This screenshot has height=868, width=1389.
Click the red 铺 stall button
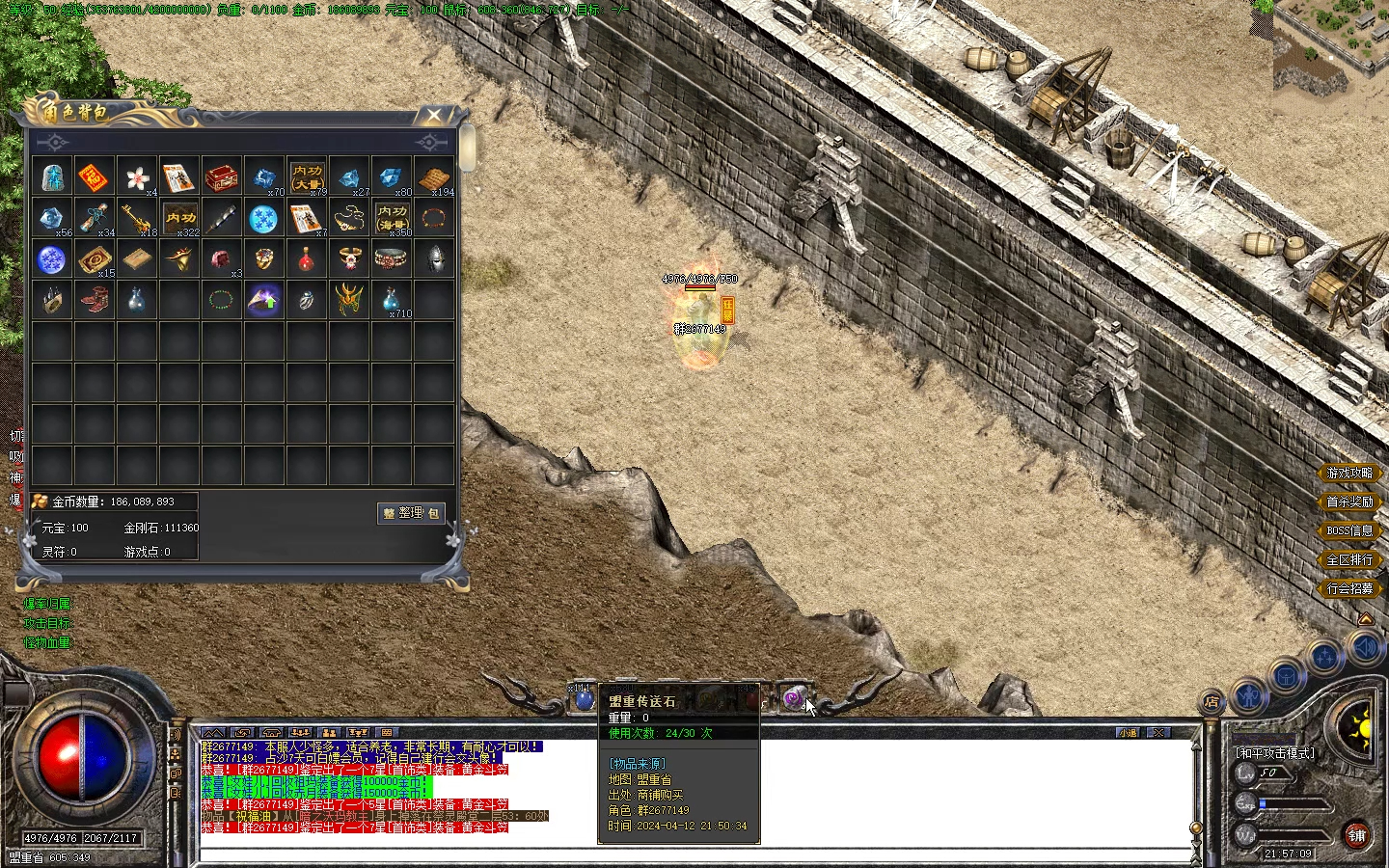click(x=1357, y=835)
